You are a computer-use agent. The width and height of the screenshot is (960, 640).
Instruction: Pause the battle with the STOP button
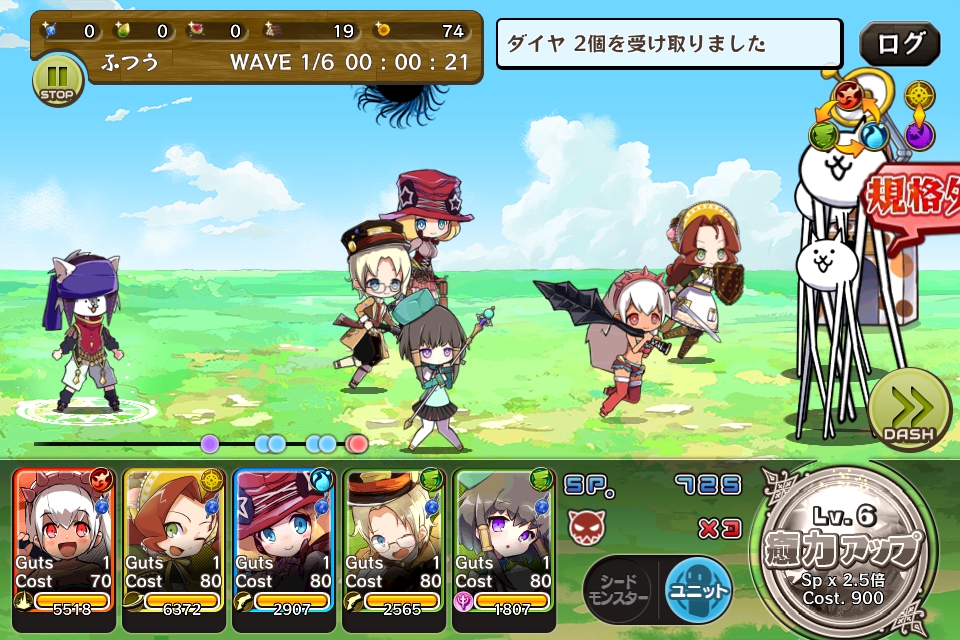point(57,80)
